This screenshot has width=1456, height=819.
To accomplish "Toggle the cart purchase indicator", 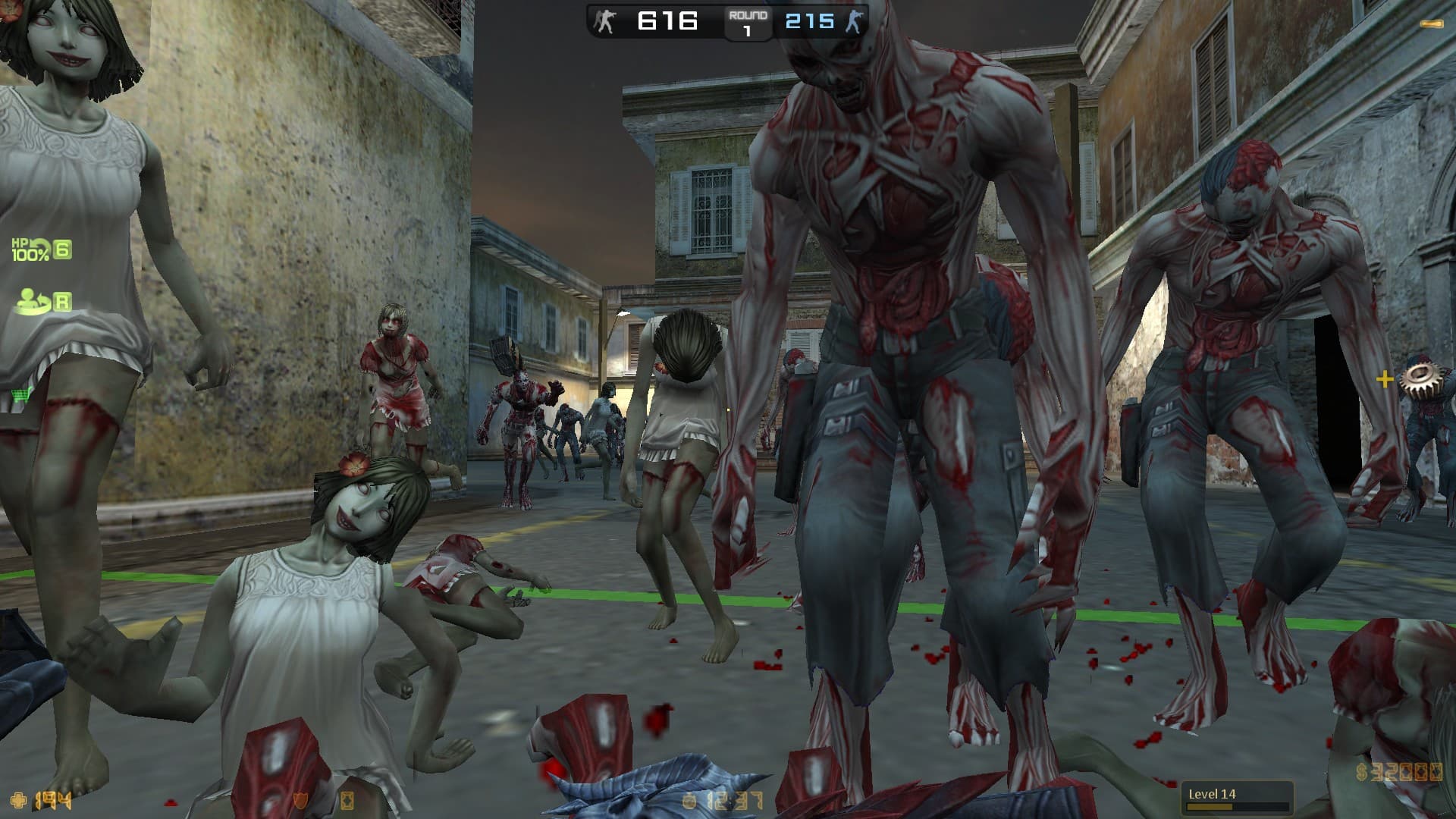I will click(x=21, y=396).
